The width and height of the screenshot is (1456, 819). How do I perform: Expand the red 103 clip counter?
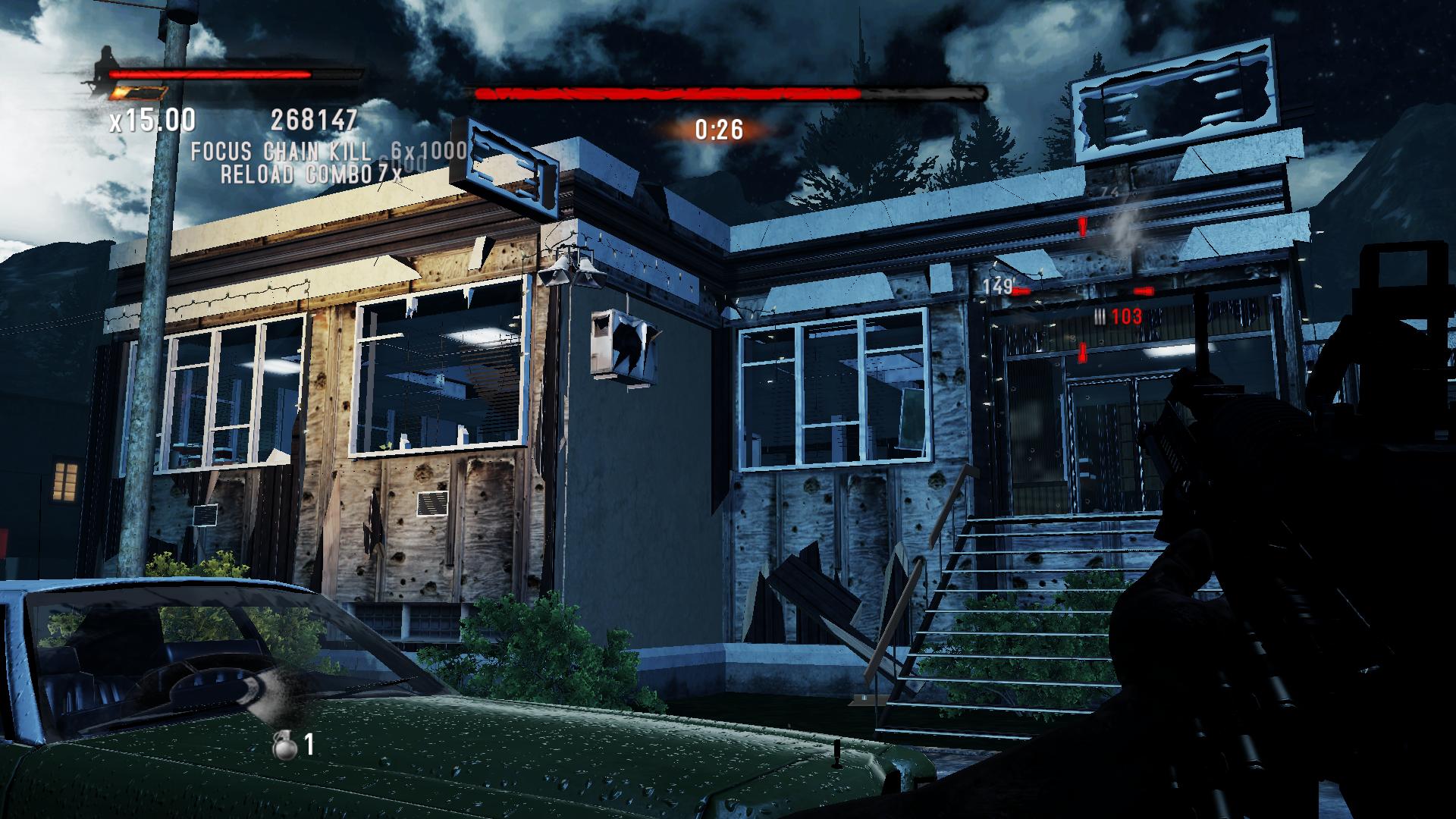[x=1128, y=317]
